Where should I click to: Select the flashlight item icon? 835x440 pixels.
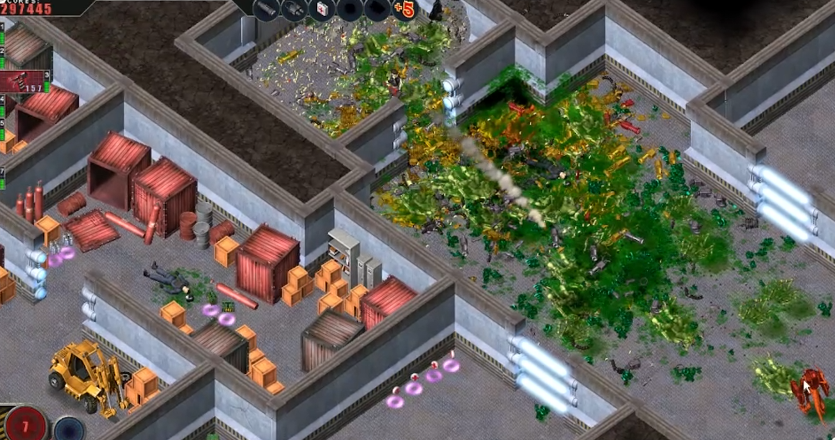pos(268,9)
